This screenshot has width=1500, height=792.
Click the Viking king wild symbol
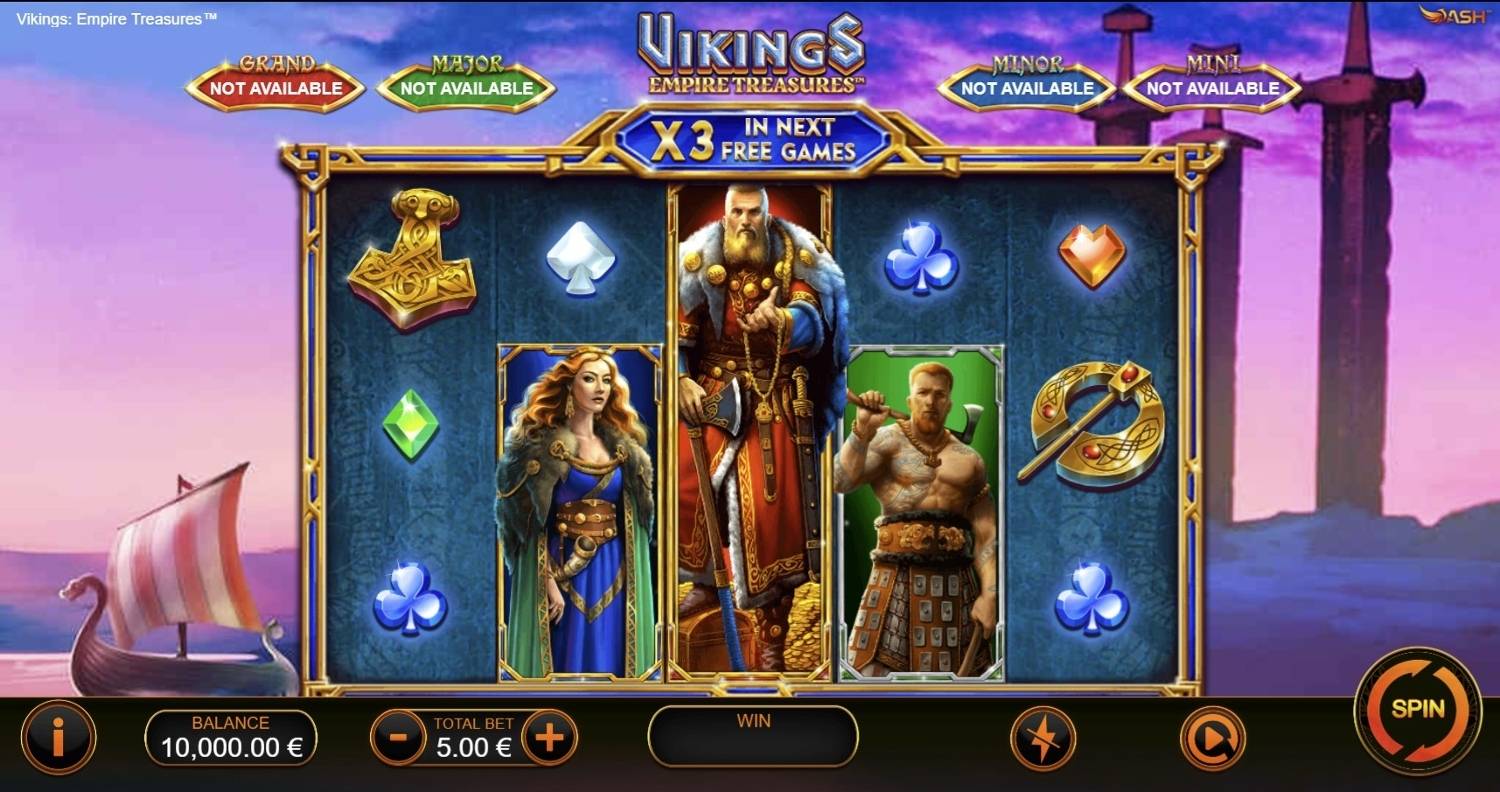753,430
